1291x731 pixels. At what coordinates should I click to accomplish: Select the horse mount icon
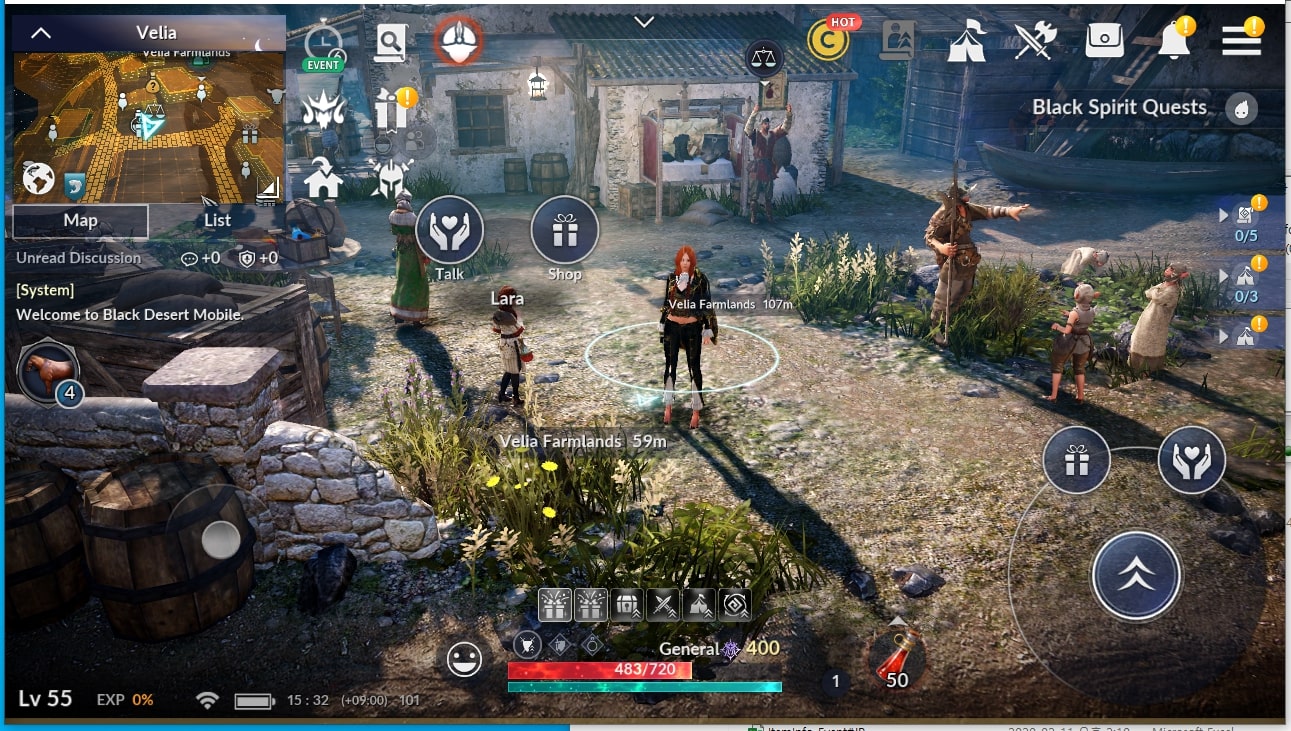click(49, 371)
